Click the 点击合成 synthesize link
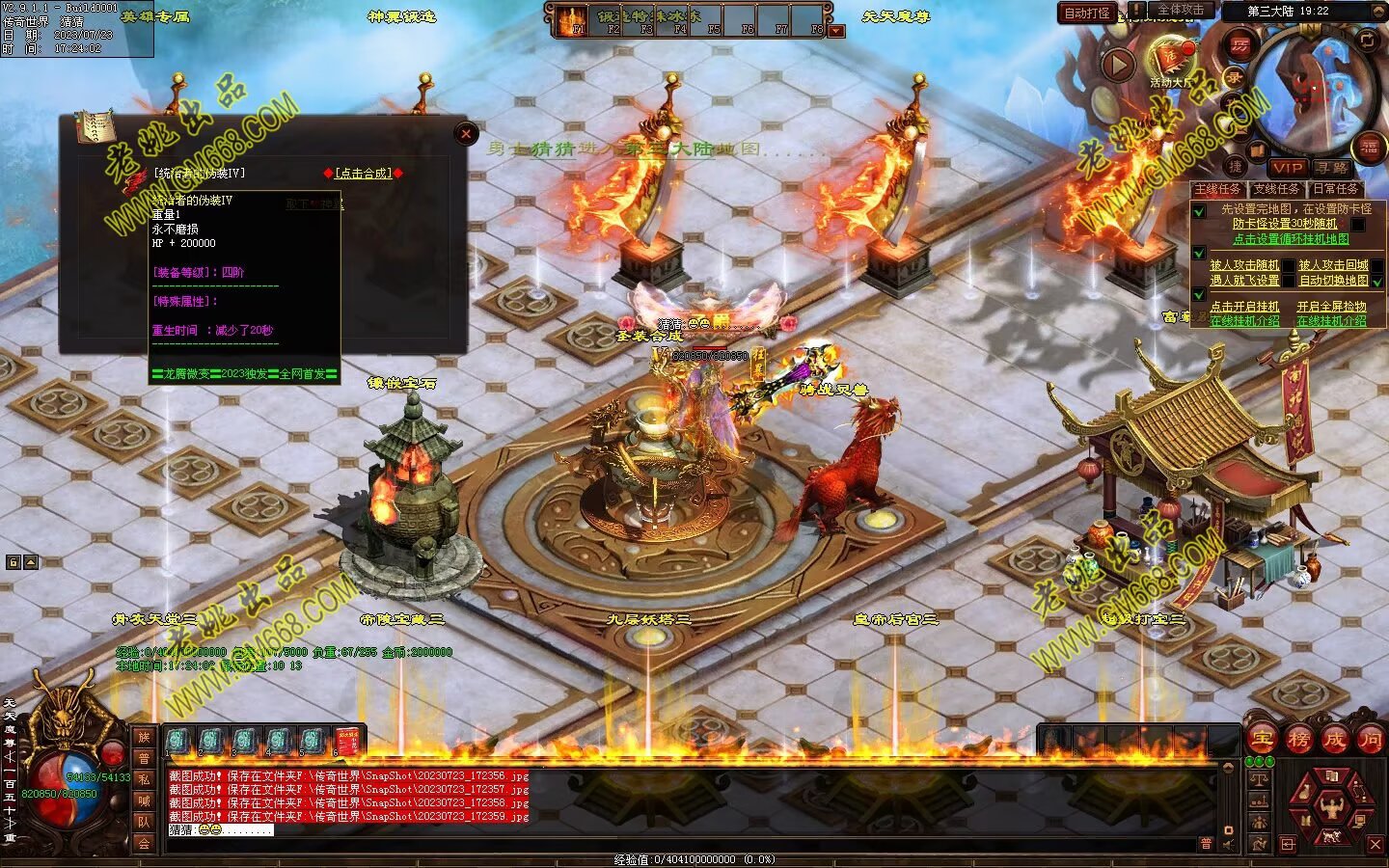Image resolution: width=1389 pixels, height=868 pixels. point(363,174)
